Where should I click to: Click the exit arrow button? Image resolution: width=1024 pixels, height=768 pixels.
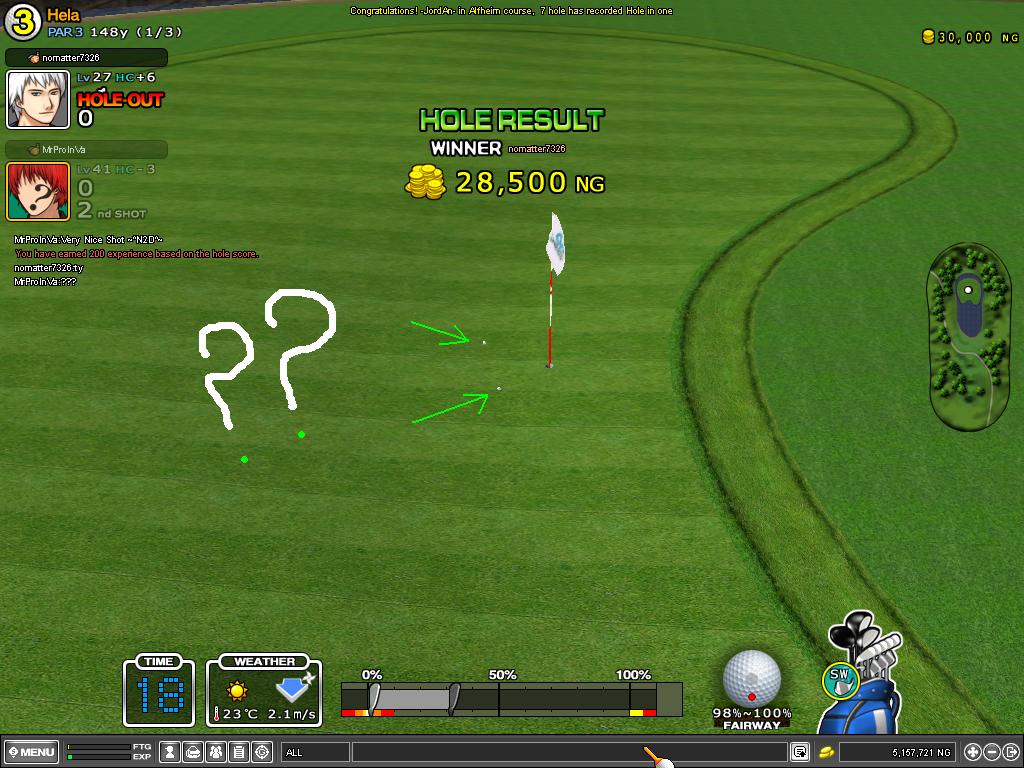(1011, 752)
